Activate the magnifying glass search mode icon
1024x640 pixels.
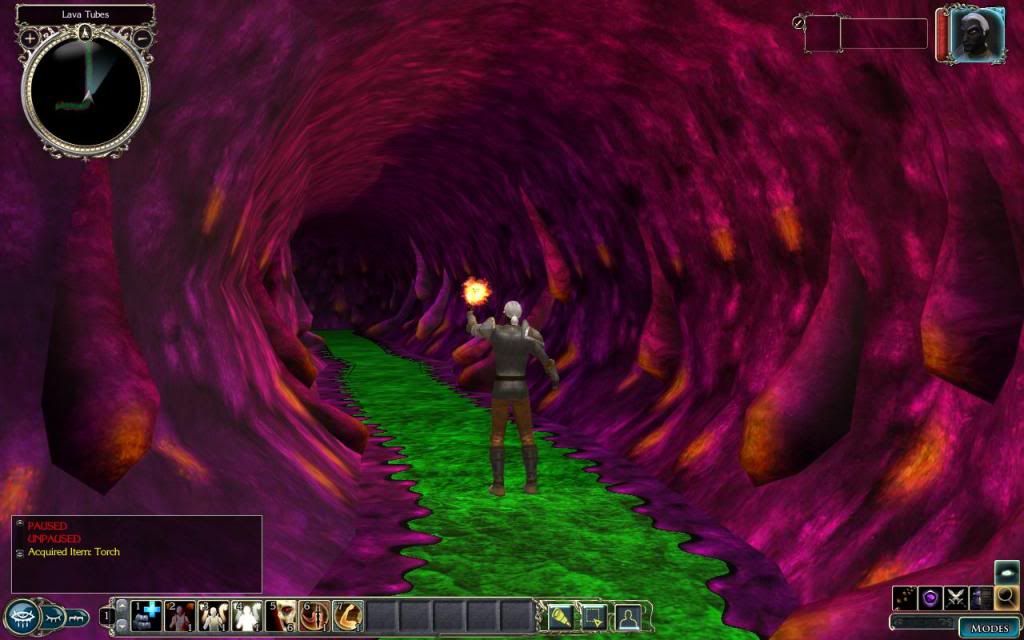click(1008, 598)
